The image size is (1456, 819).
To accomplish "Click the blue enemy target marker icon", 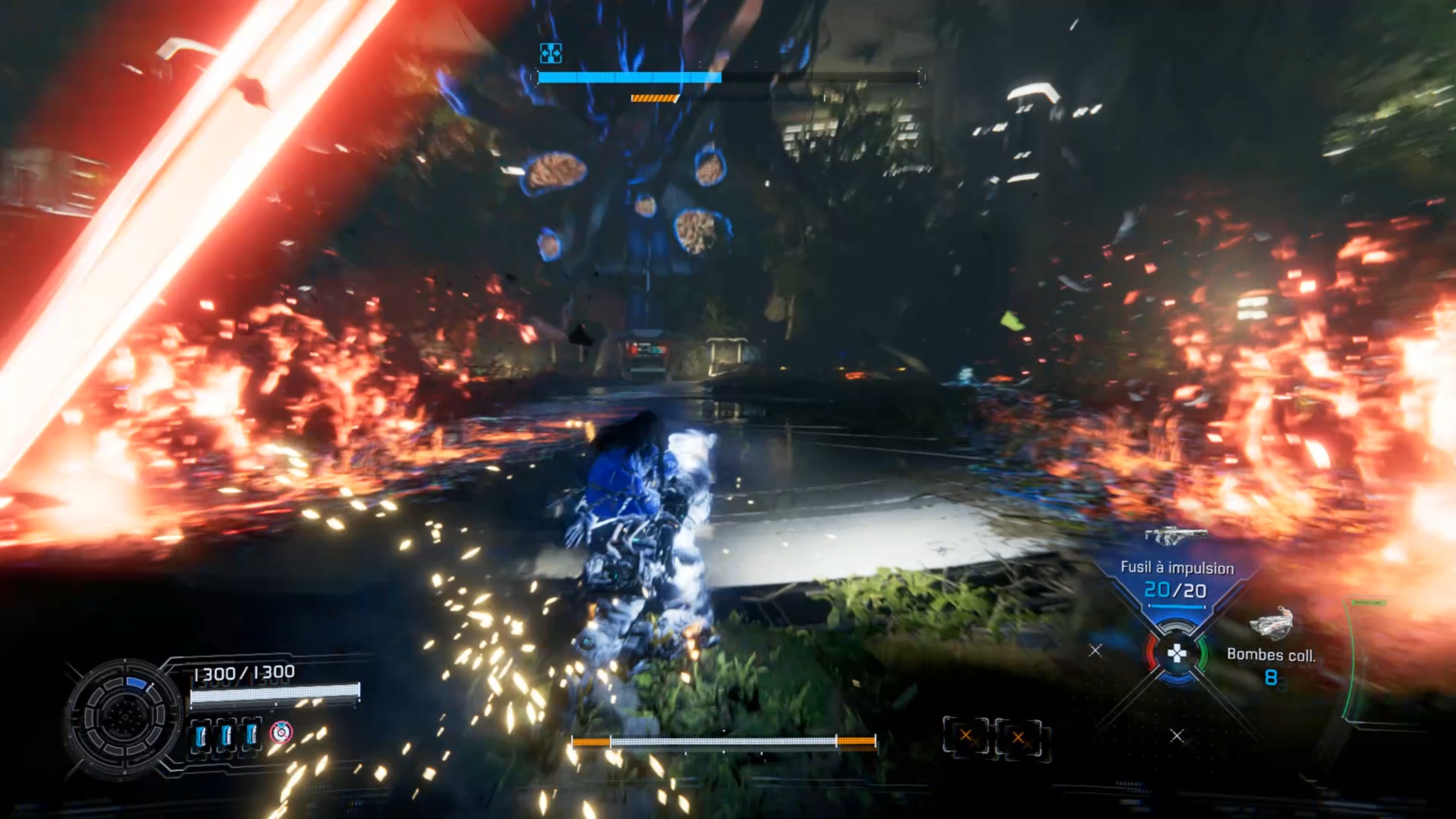I will (550, 53).
